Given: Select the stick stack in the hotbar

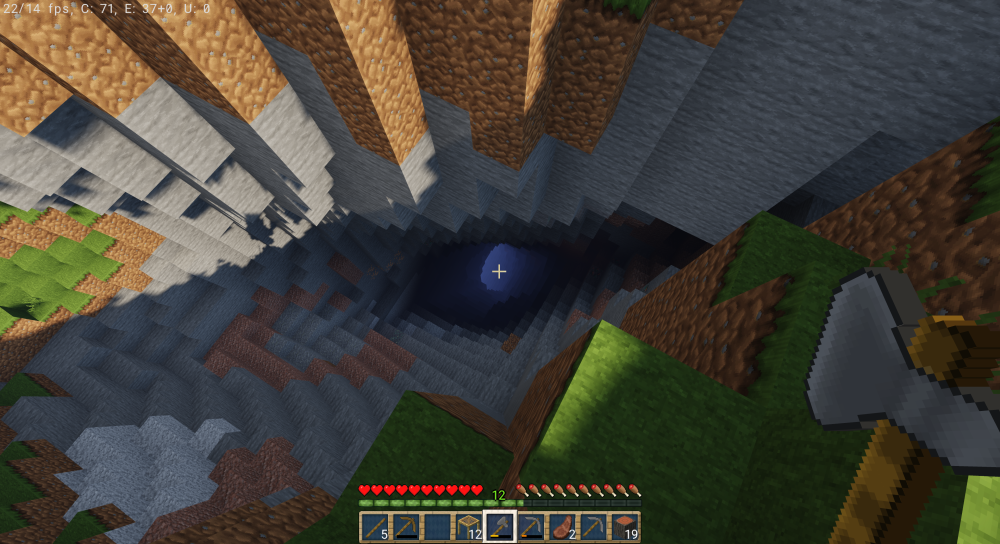Looking at the screenshot, I should (x=374, y=527).
